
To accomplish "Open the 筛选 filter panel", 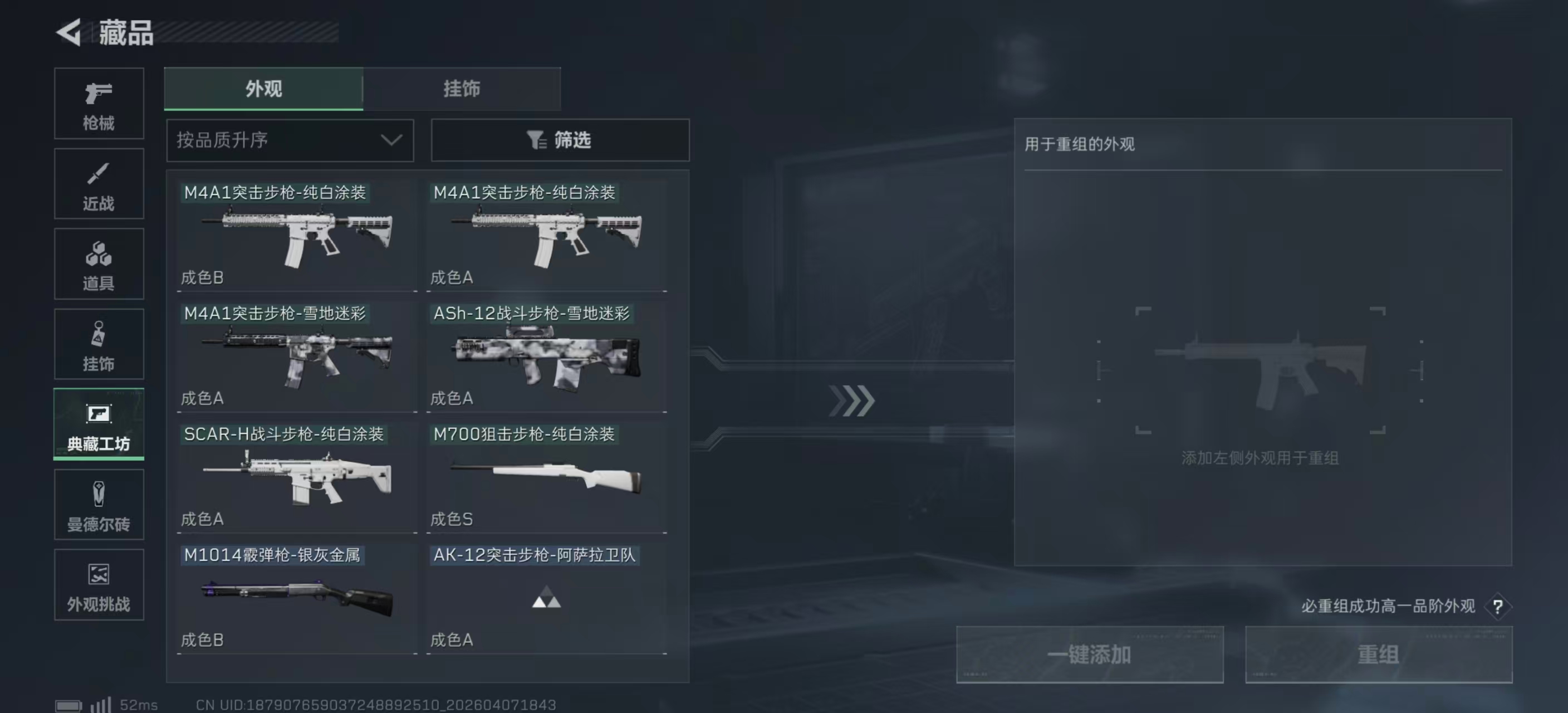I will [x=560, y=140].
